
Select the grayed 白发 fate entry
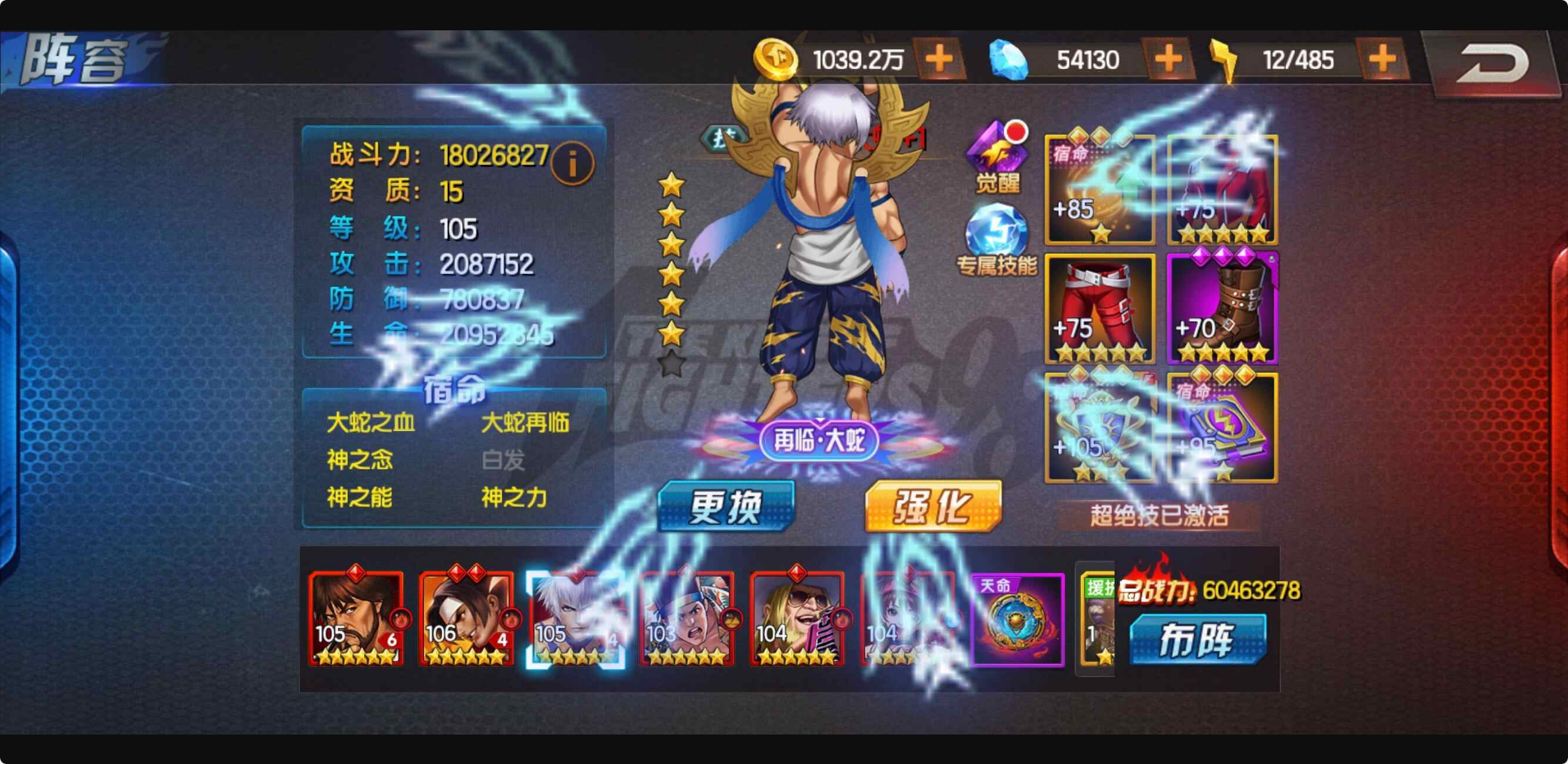(x=504, y=461)
